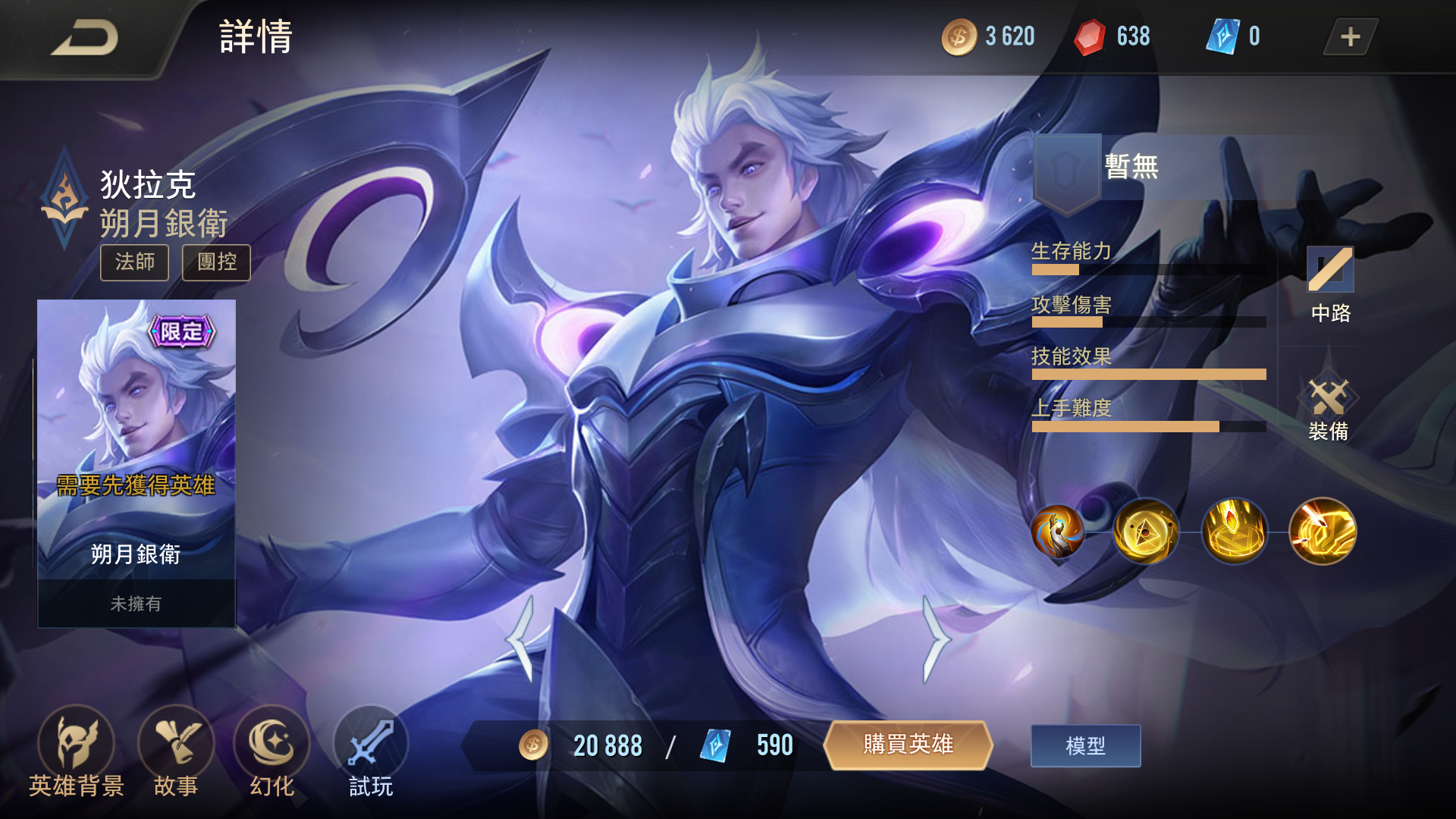Open the 模型 model view button
This screenshot has height=819, width=1456.
click(x=1085, y=745)
